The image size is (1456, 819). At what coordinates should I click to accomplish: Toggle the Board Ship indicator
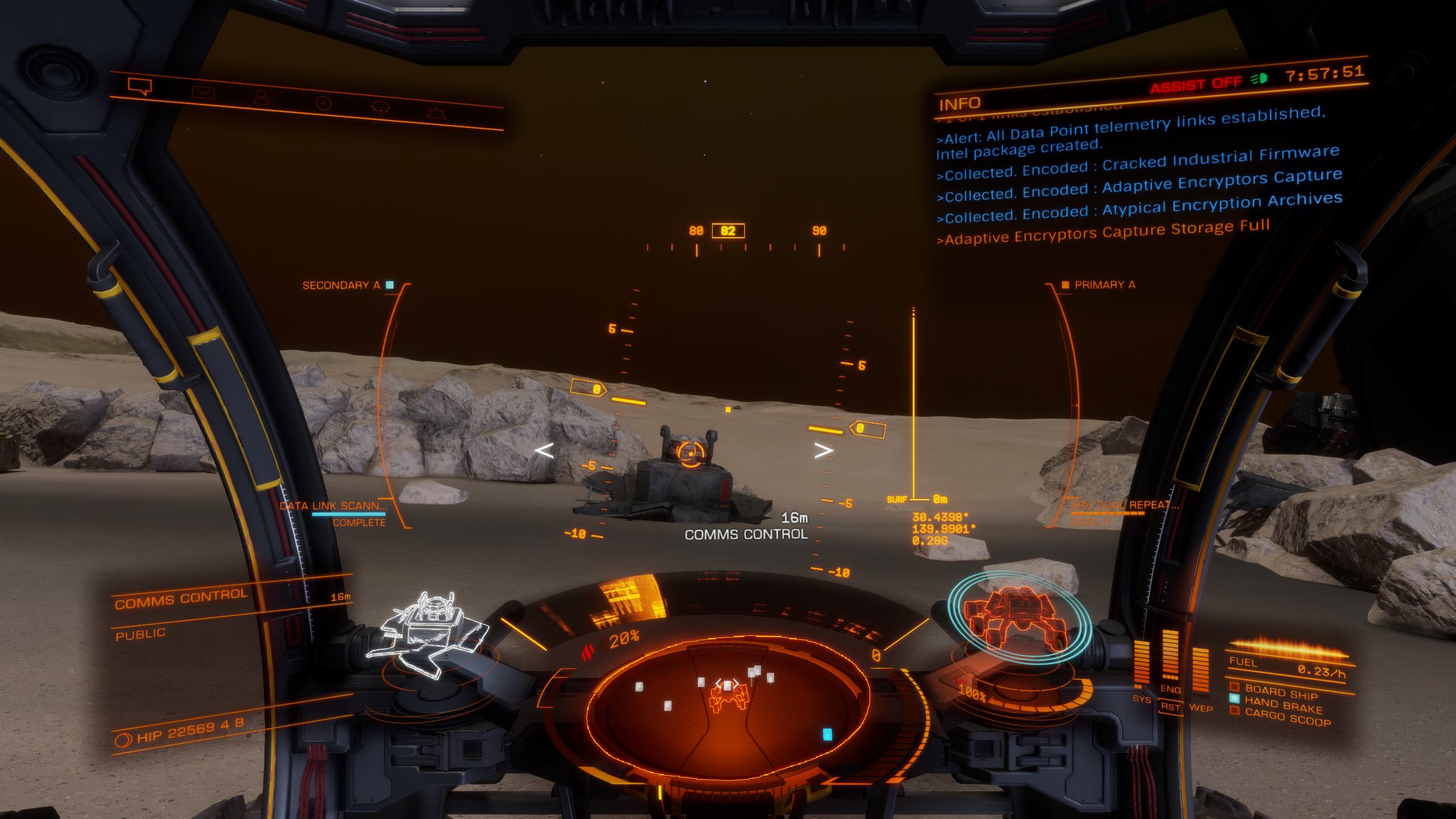(x=1280, y=692)
